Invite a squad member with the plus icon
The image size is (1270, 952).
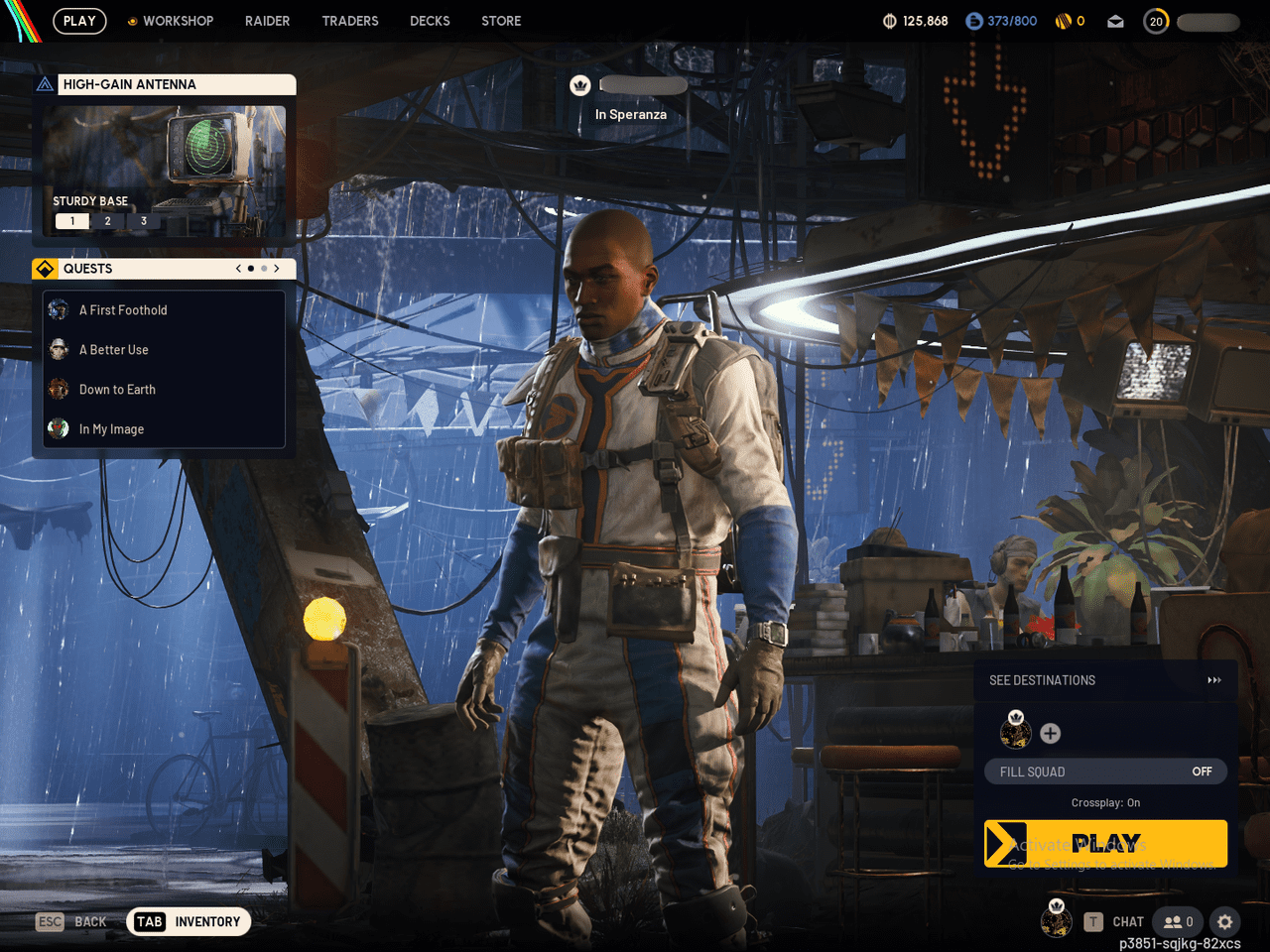1051,734
